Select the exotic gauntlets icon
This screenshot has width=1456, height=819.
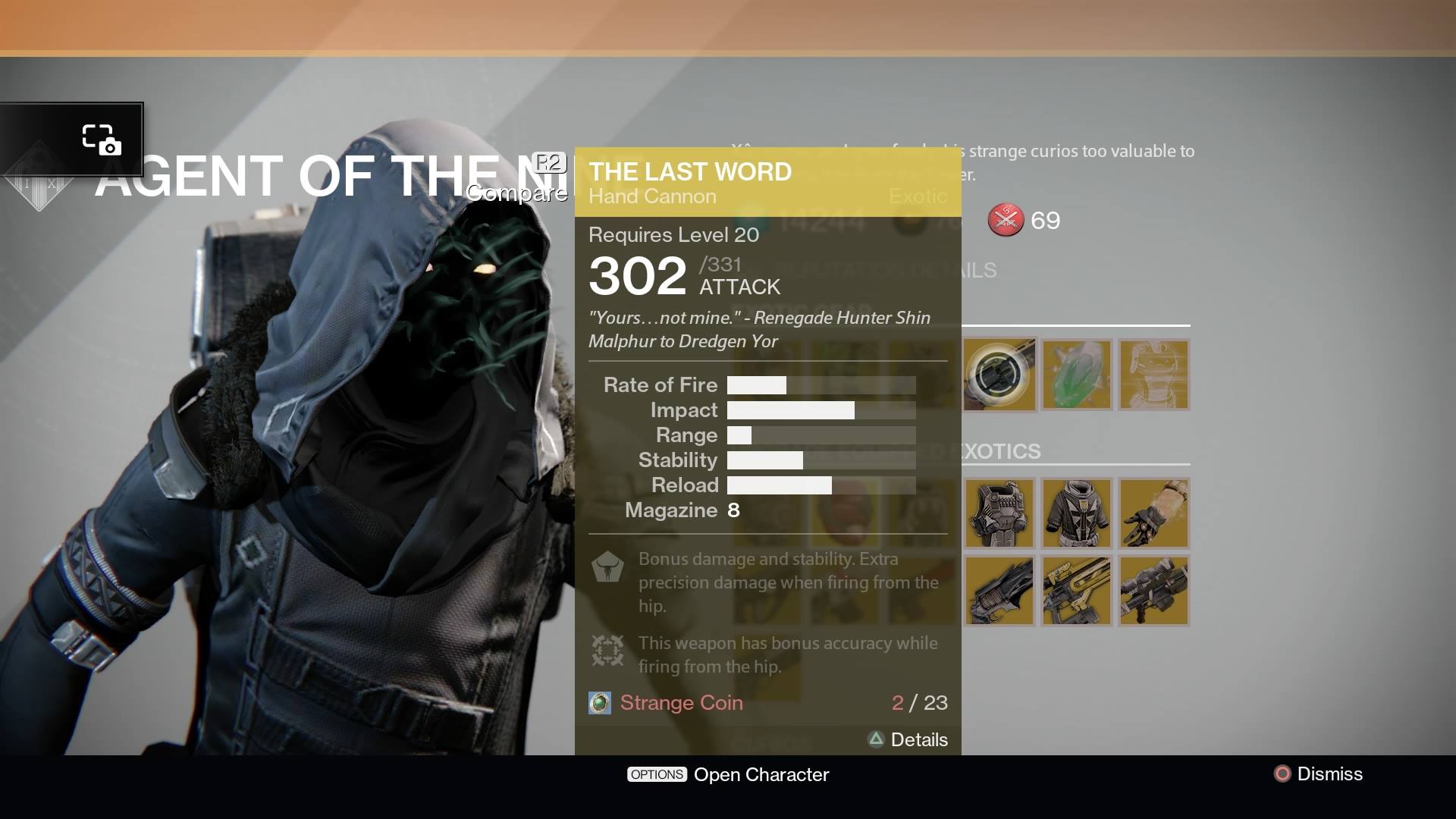(x=1154, y=513)
